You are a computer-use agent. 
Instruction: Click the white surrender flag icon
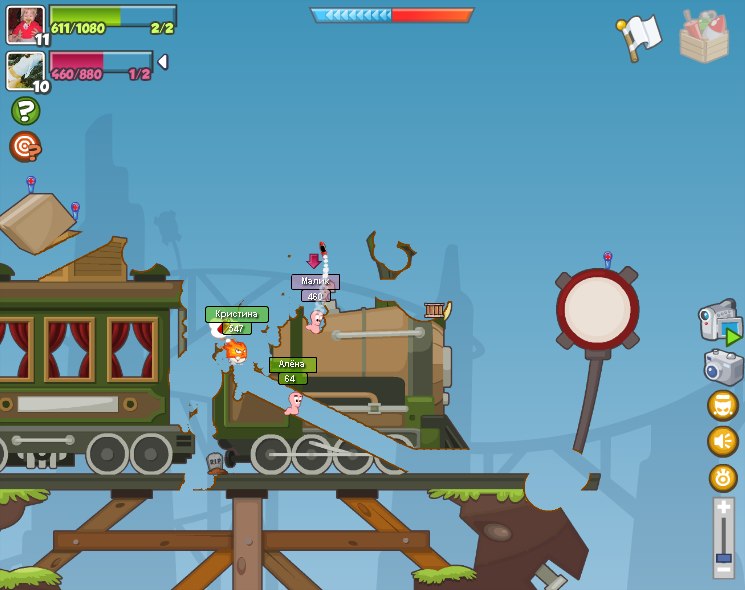pyautogui.click(x=640, y=37)
